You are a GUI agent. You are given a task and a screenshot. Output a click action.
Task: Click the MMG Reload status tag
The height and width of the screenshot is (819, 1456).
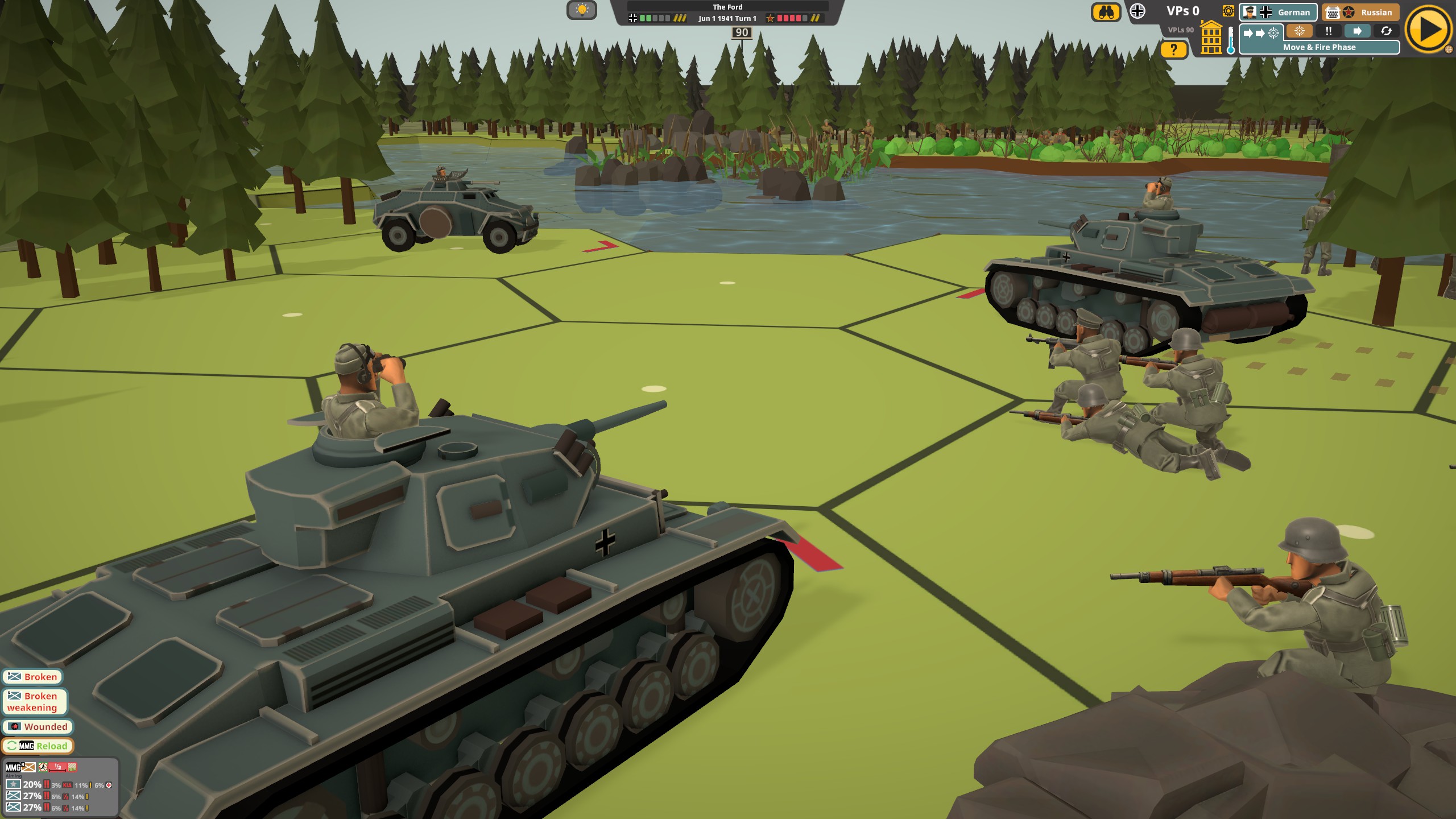[38, 746]
